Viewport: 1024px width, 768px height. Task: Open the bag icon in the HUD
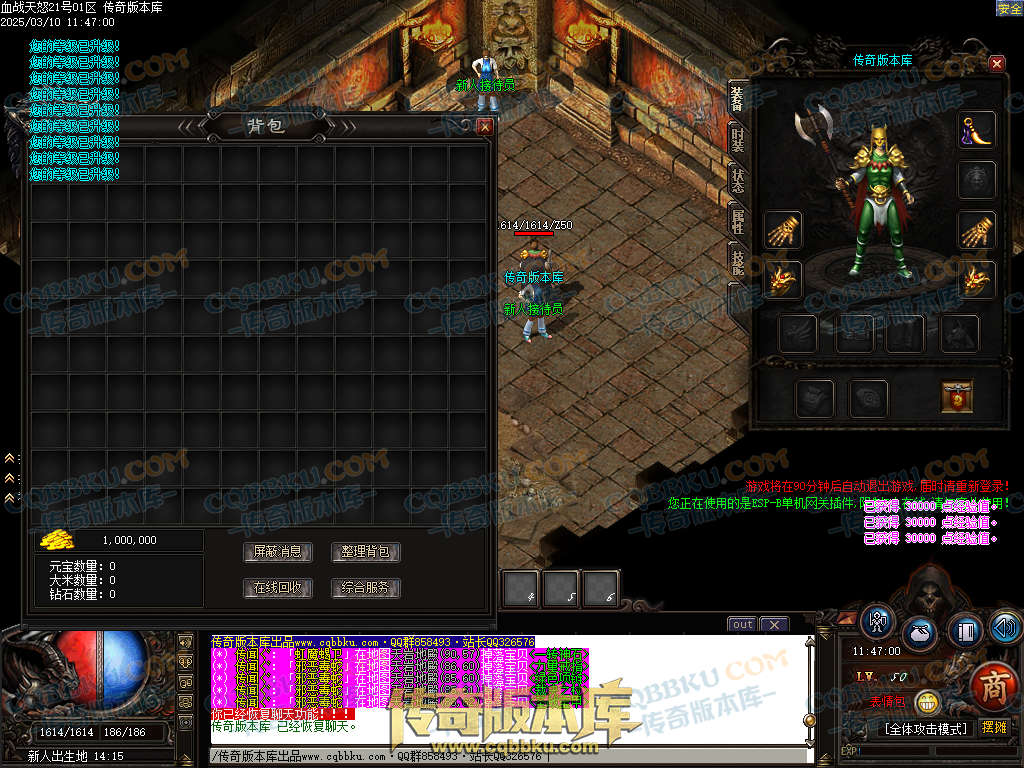coord(919,633)
